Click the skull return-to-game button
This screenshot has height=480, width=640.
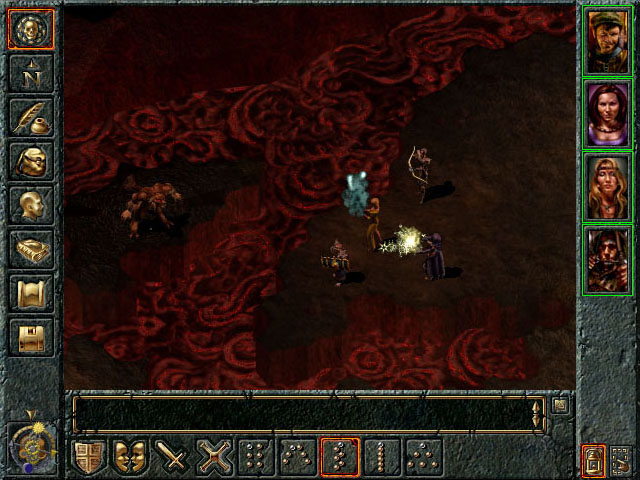pos(31,30)
